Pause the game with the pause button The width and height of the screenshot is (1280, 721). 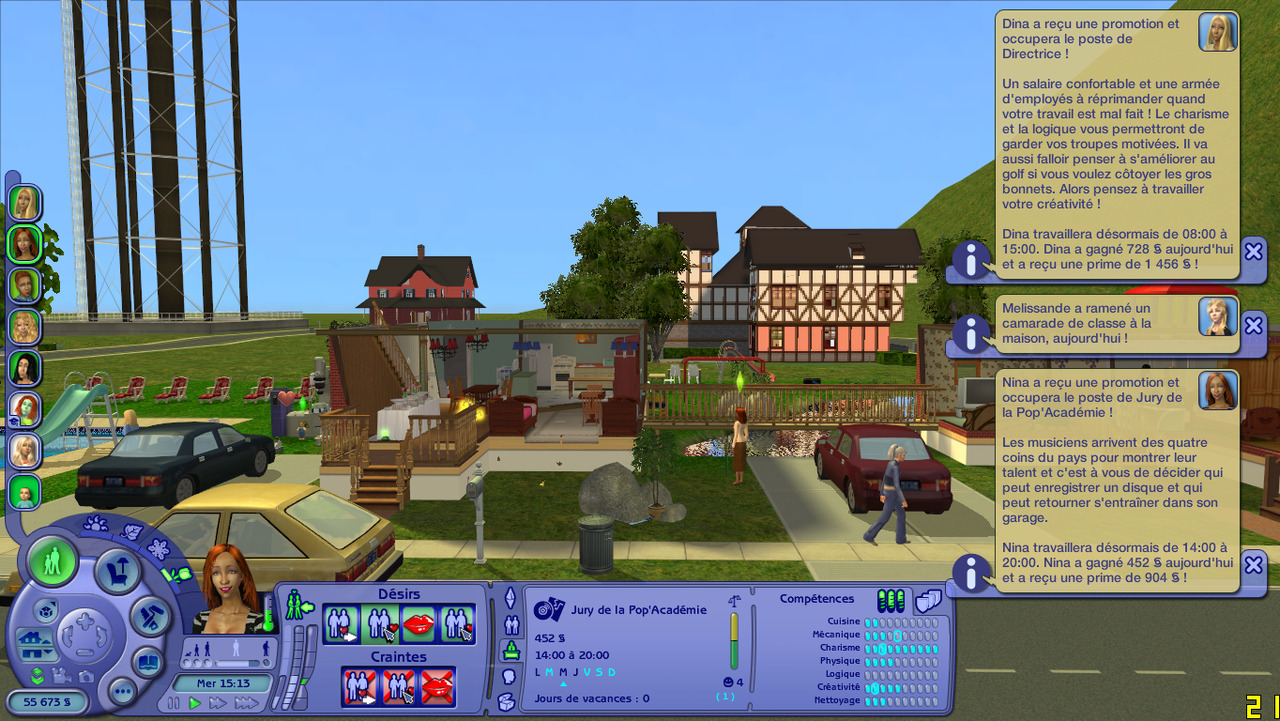[x=174, y=703]
